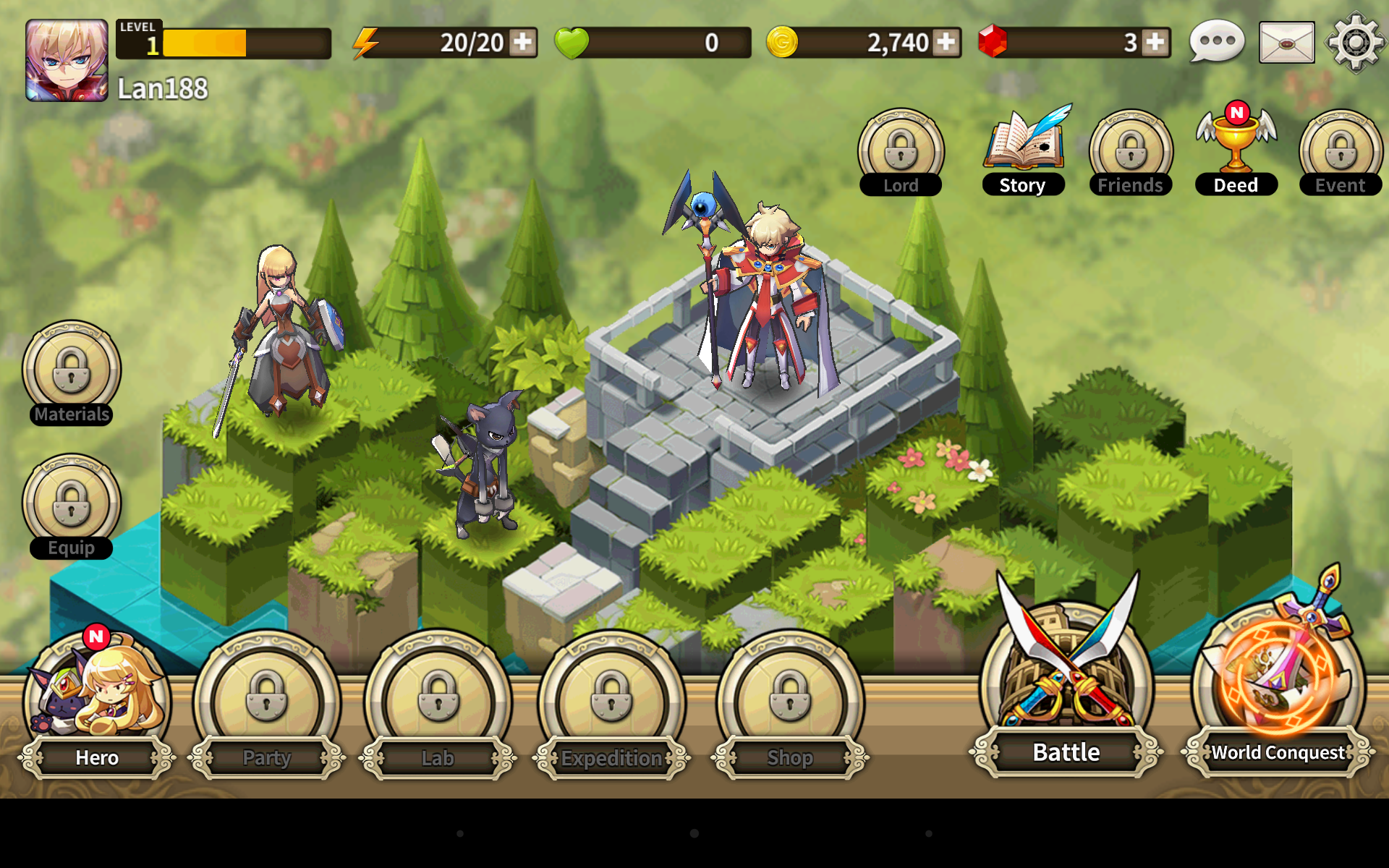Open the Deed trophy menu
1389x868 pixels.
pos(1236,150)
